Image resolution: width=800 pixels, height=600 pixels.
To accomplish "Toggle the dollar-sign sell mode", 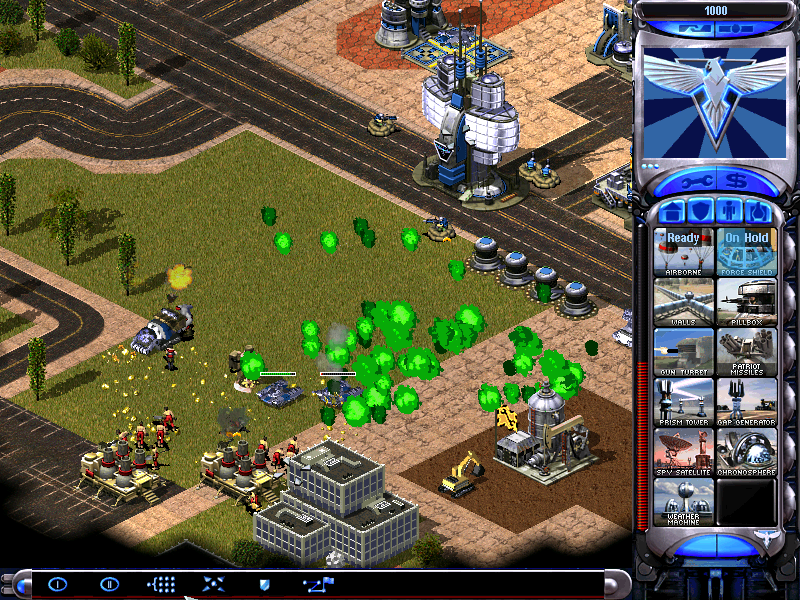I will click(737, 183).
